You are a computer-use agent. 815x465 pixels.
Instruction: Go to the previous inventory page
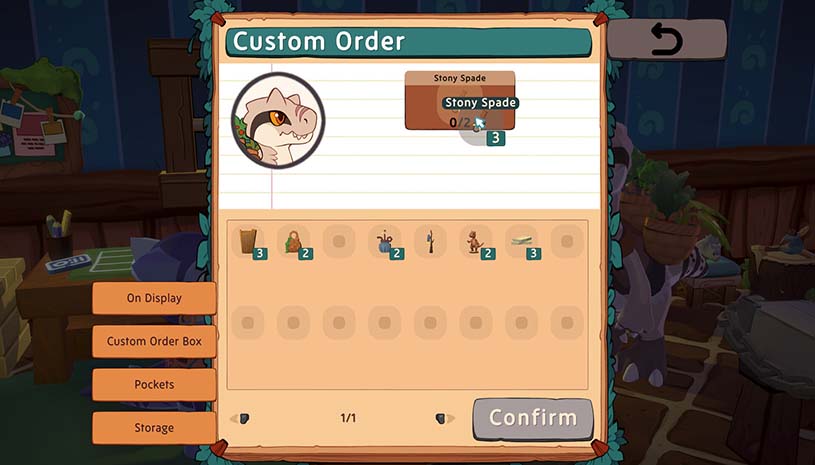(241, 418)
